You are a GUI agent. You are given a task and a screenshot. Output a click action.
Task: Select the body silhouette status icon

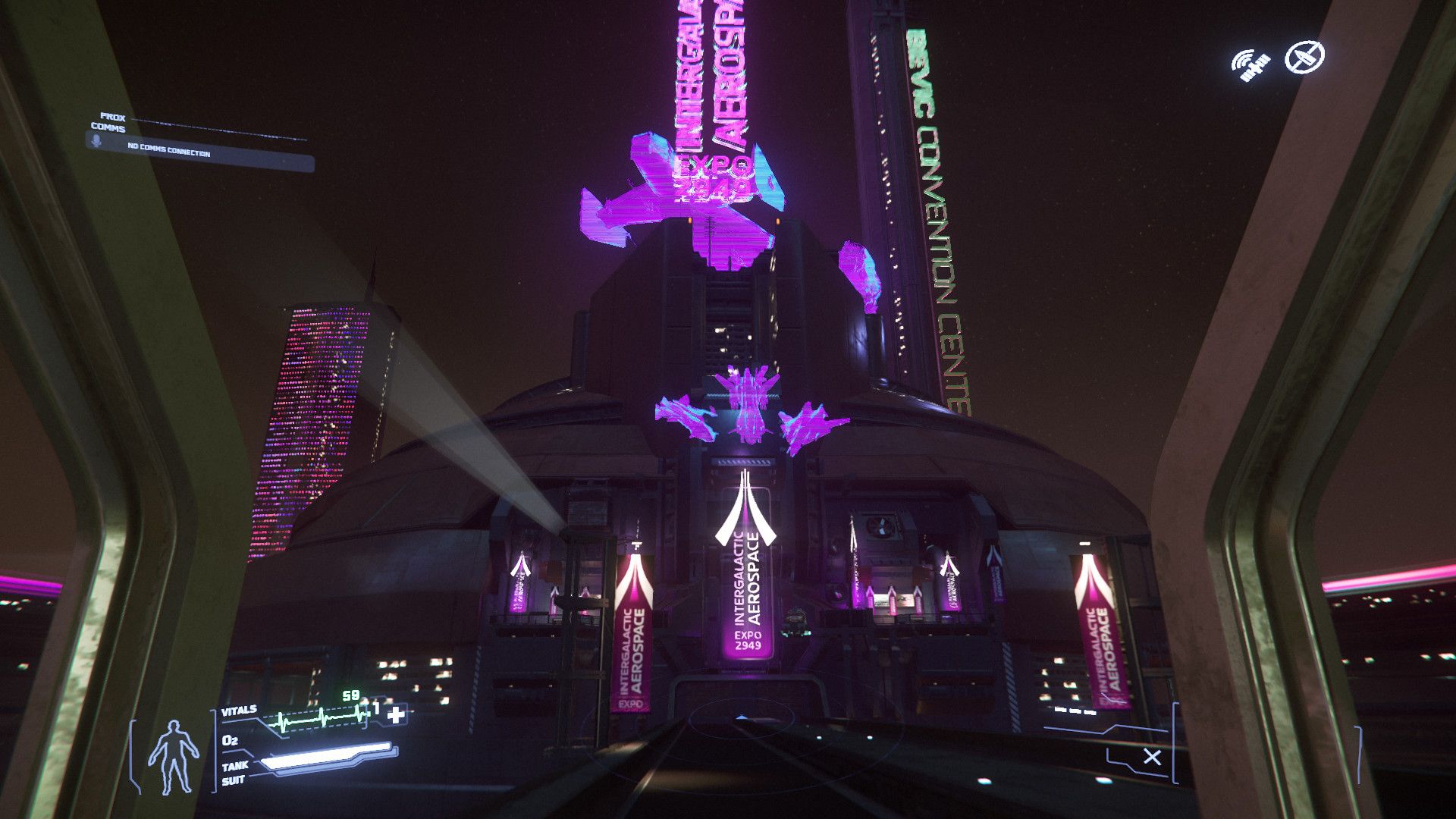pyautogui.click(x=173, y=755)
